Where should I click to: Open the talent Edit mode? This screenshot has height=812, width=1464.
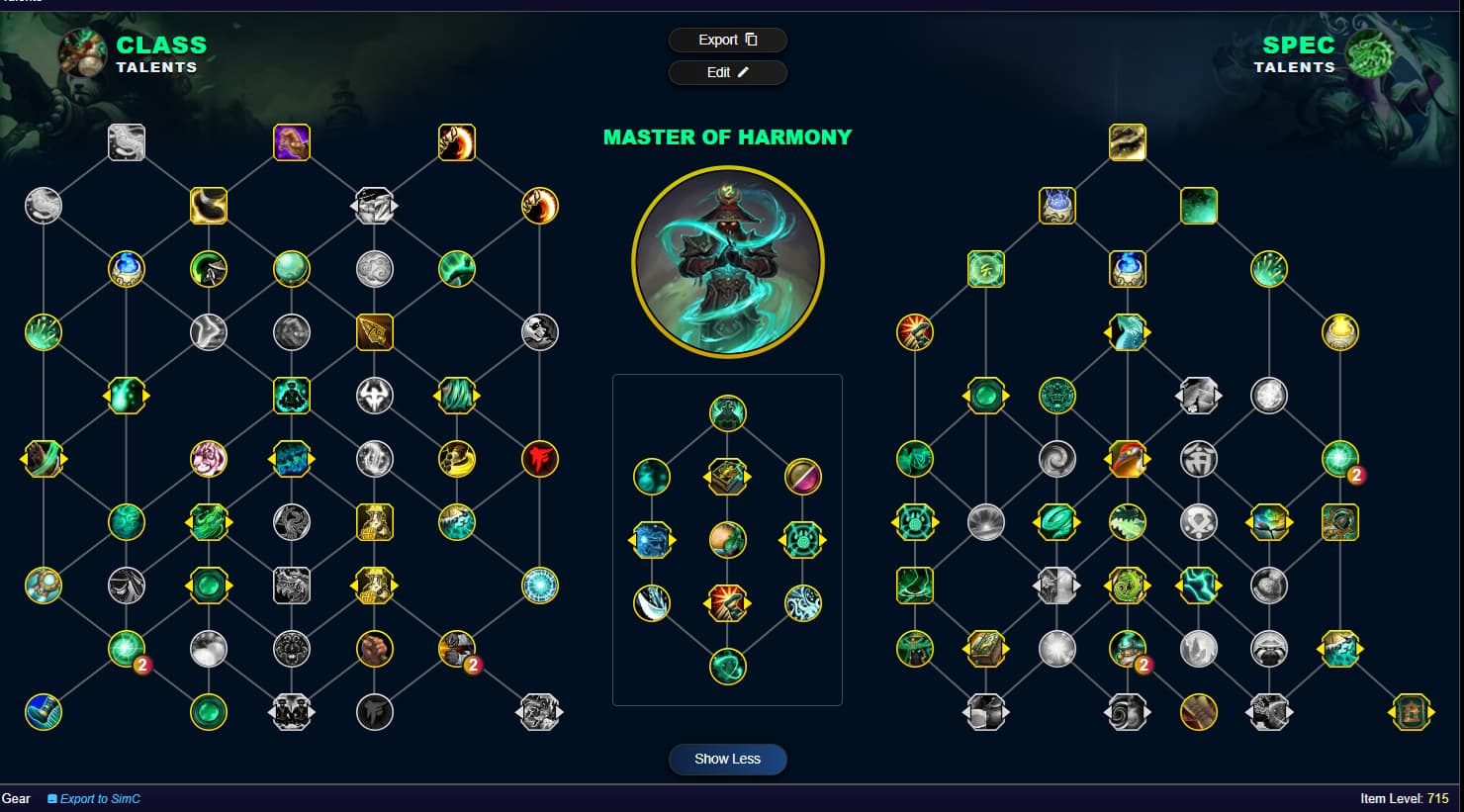(x=727, y=72)
